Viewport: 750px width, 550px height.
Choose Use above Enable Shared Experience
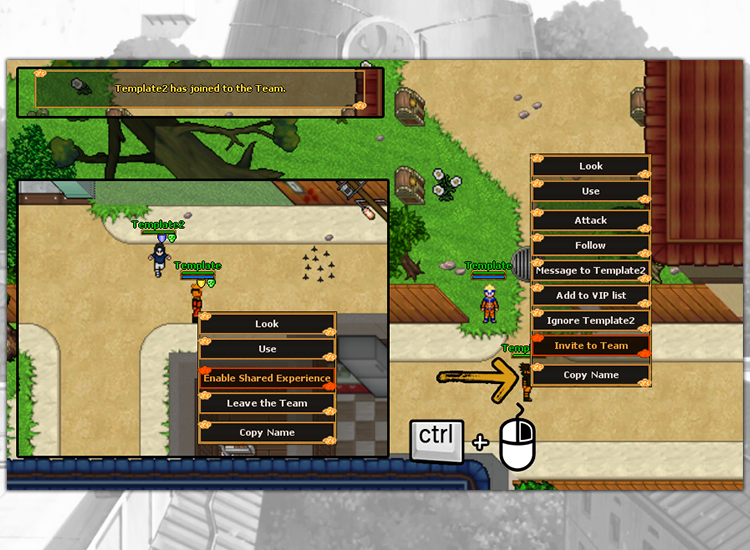click(267, 349)
